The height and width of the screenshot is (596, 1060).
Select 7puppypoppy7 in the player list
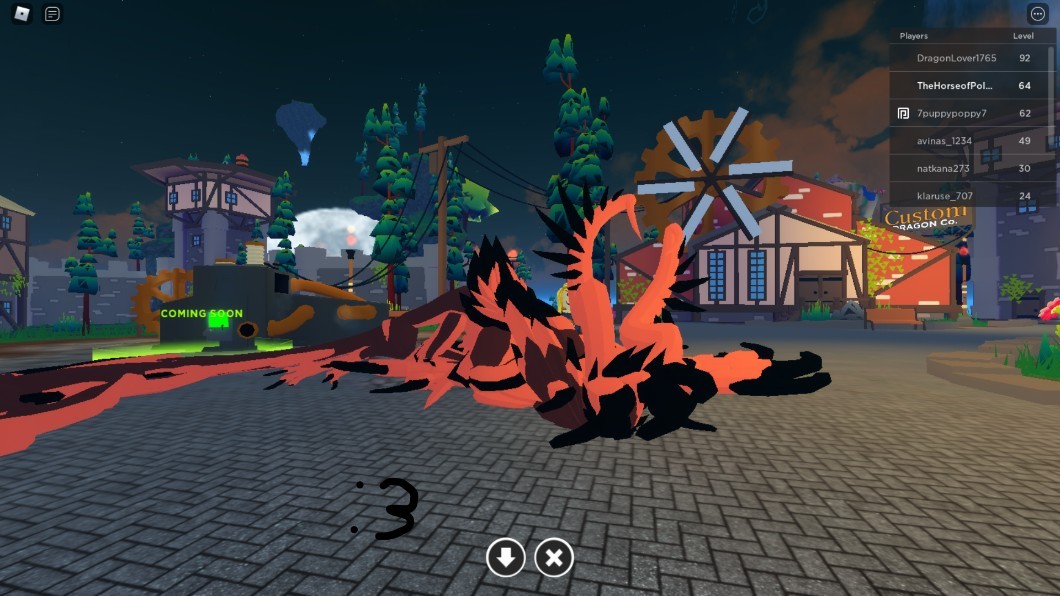951,113
